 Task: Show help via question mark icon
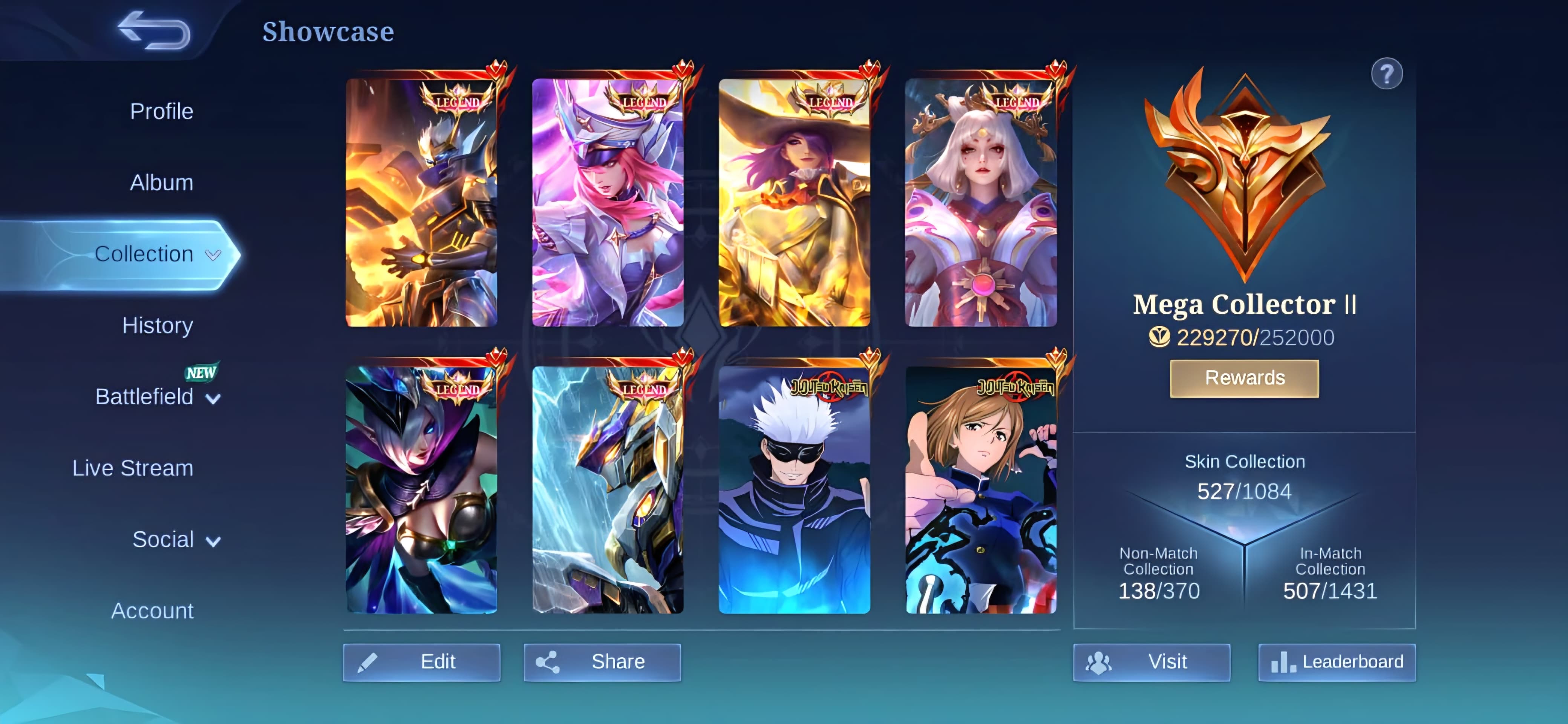click(1387, 74)
